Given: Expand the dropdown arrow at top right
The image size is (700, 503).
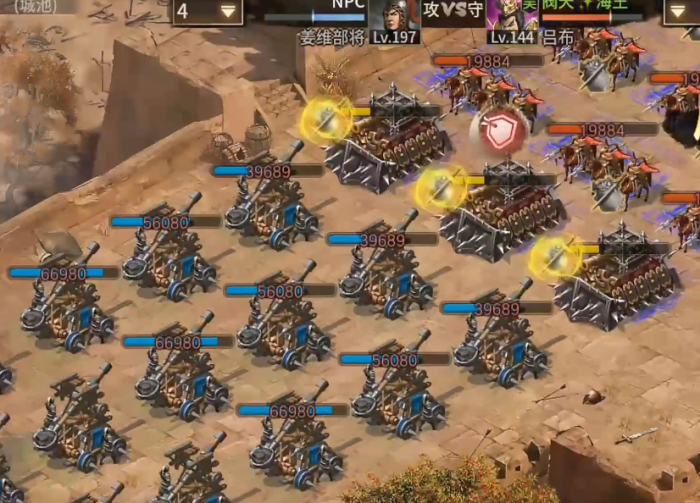Looking at the screenshot, I should click(x=681, y=11).
